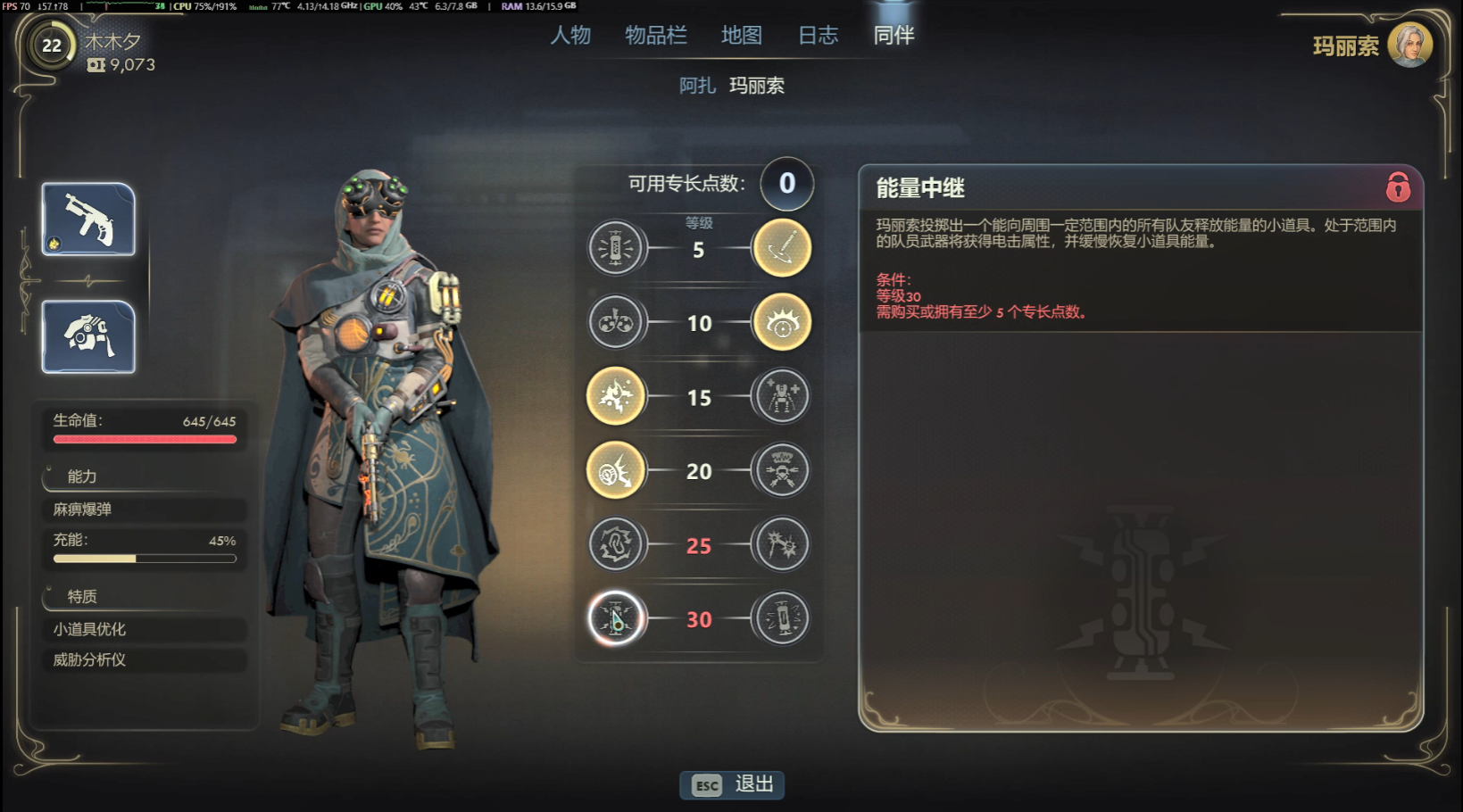Select the 麻痹爆弹 ability entry
The width and height of the screenshot is (1463, 812).
[x=143, y=510]
